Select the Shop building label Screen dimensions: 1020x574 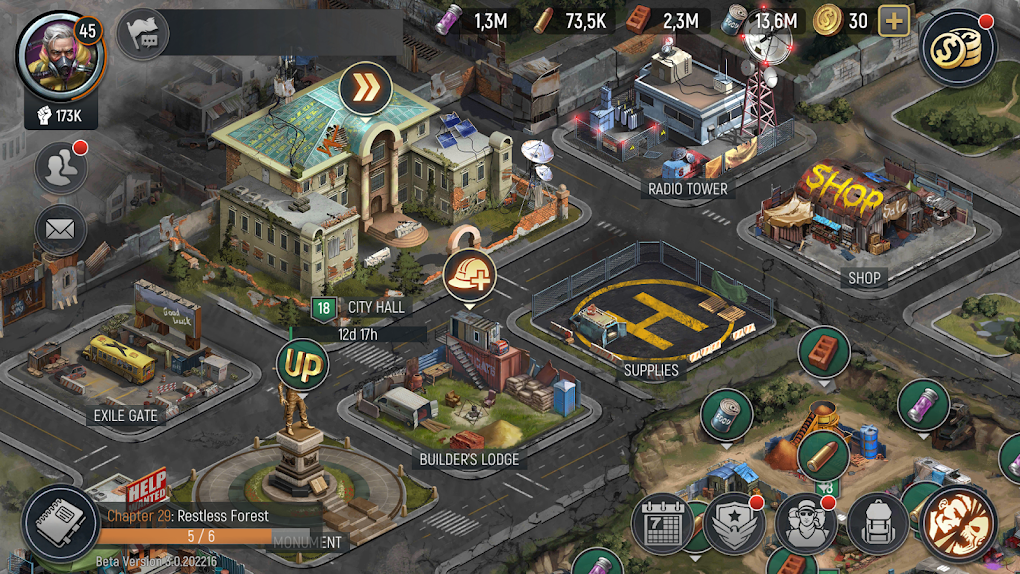point(862,279)
